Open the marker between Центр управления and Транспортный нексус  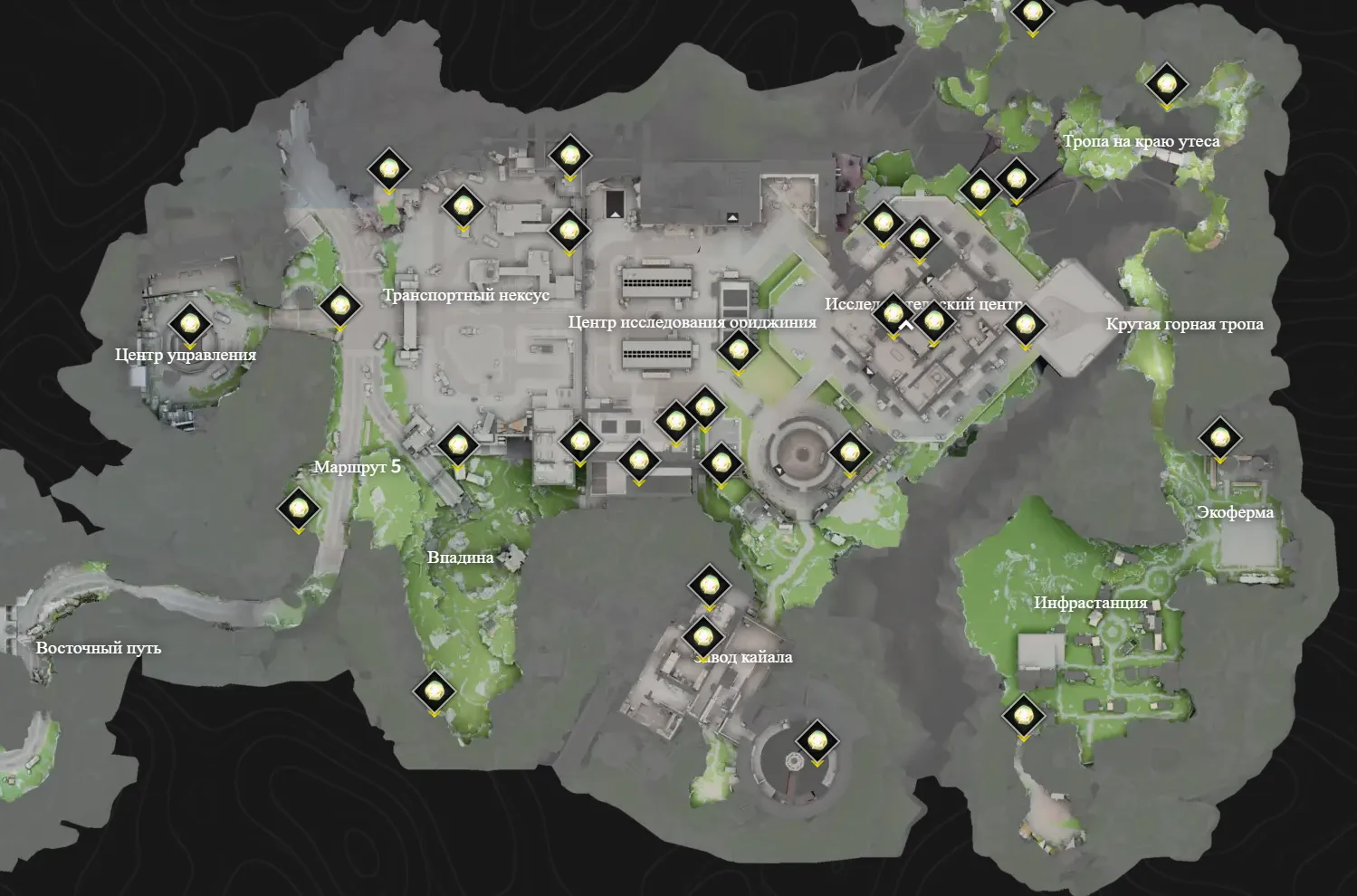(x=339, y=307)
